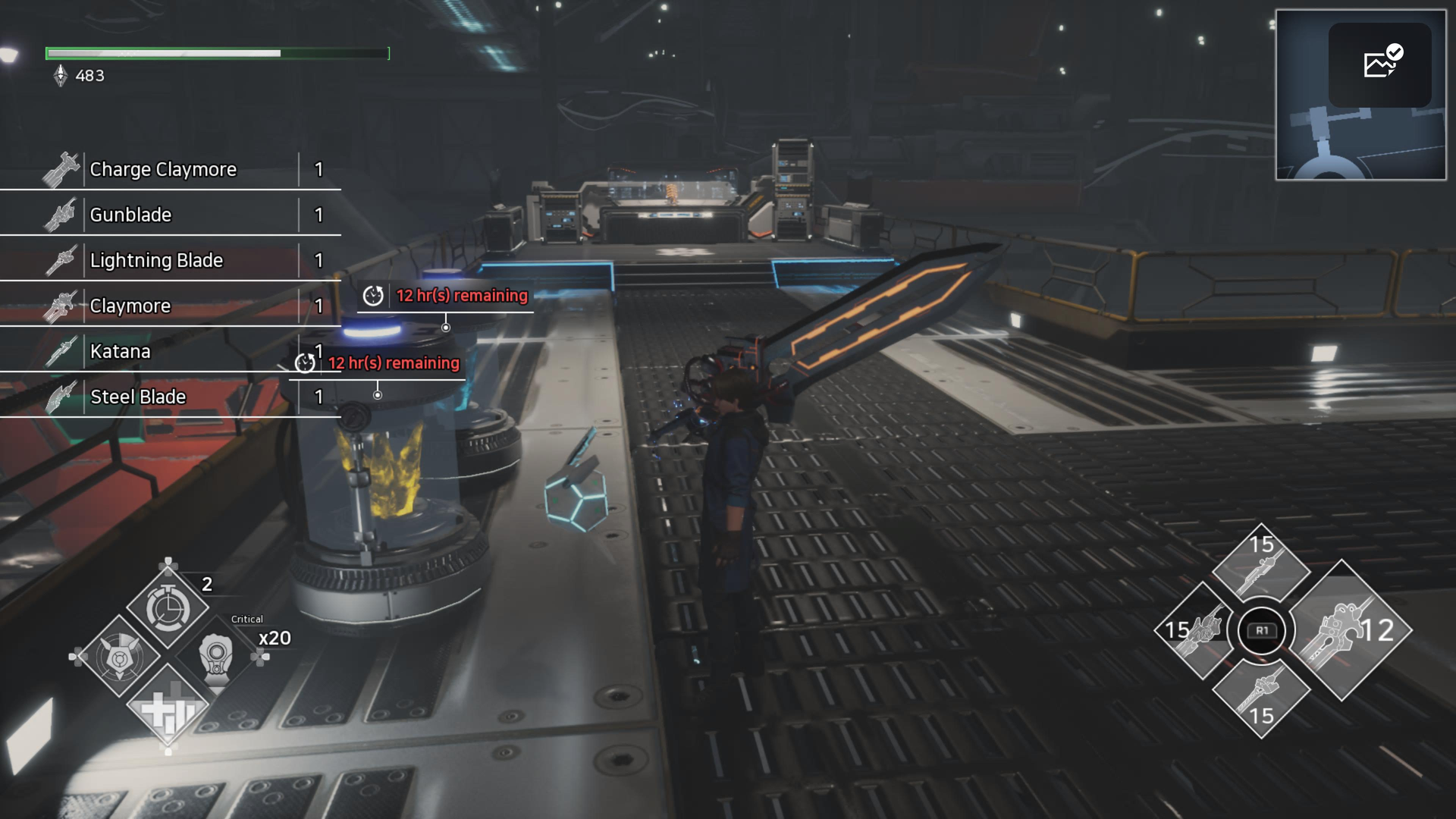Image resolution: width=1456 pixels, height=819 pixels.
Task: Choose the Gunblade entry in the list
Action: [x=171, y=215]
